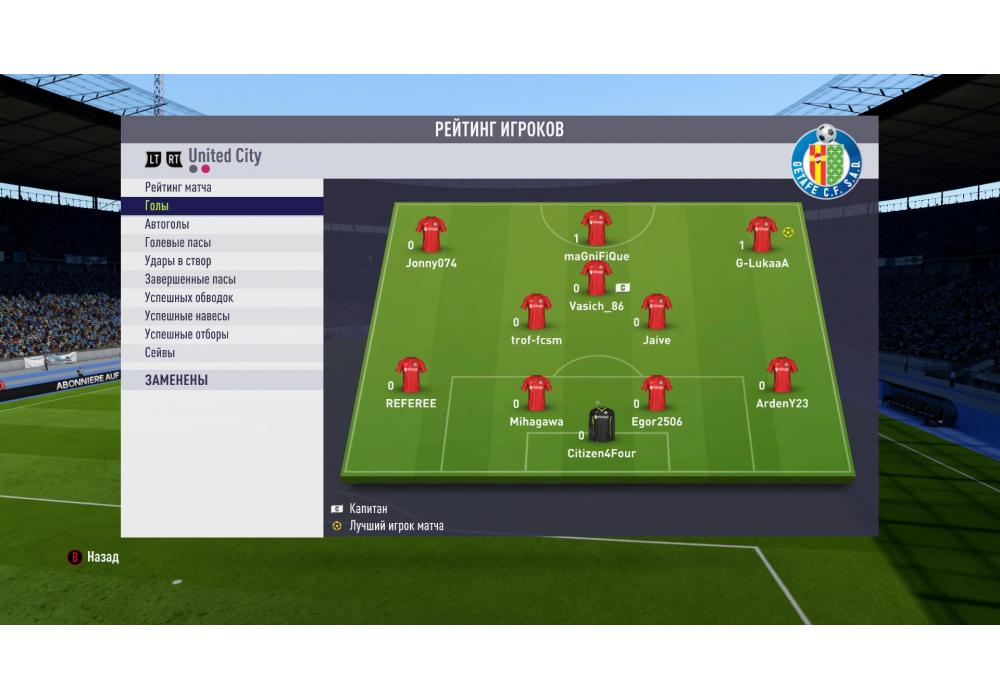Switch to Завершенные пасы stats
The height and width of the screenshot is (700, 1000).
pos(222,280)
